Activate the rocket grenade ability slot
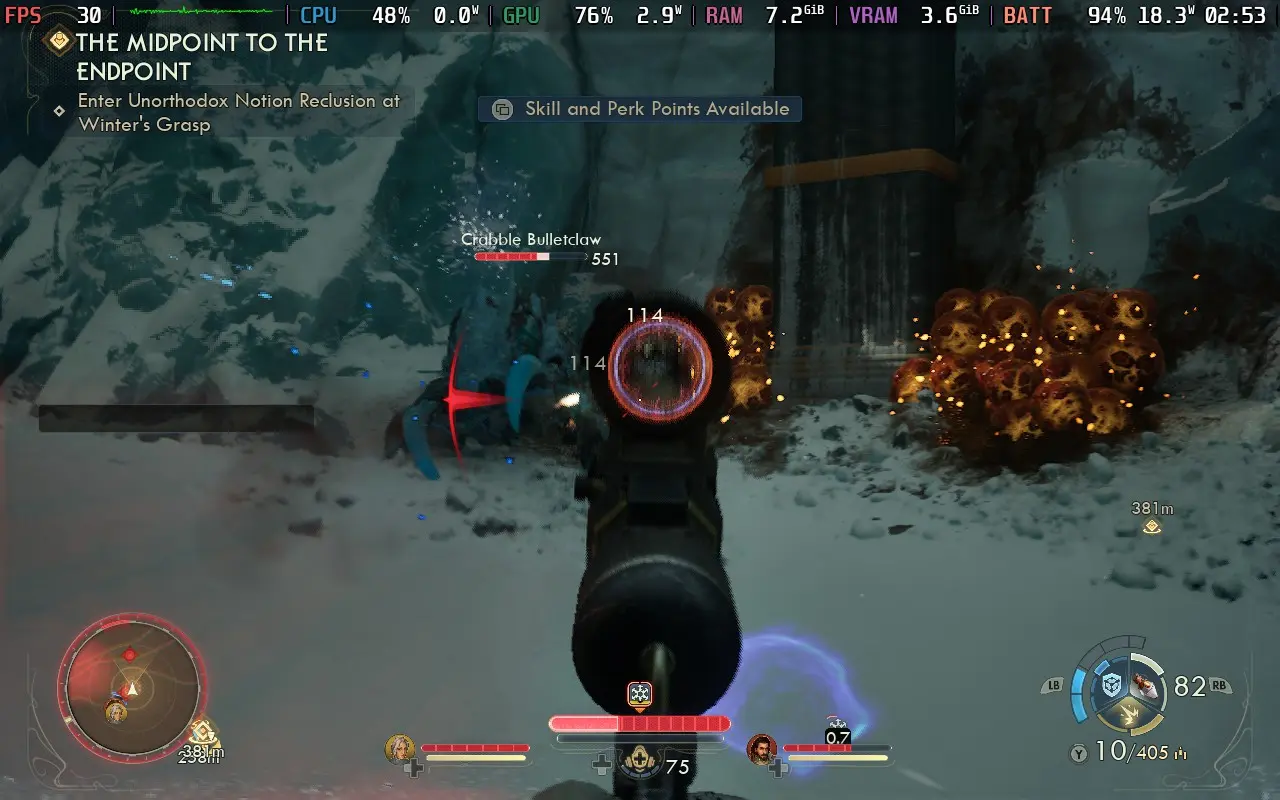This screenshot has width=1280, height=800. [x=1144, y=685]
